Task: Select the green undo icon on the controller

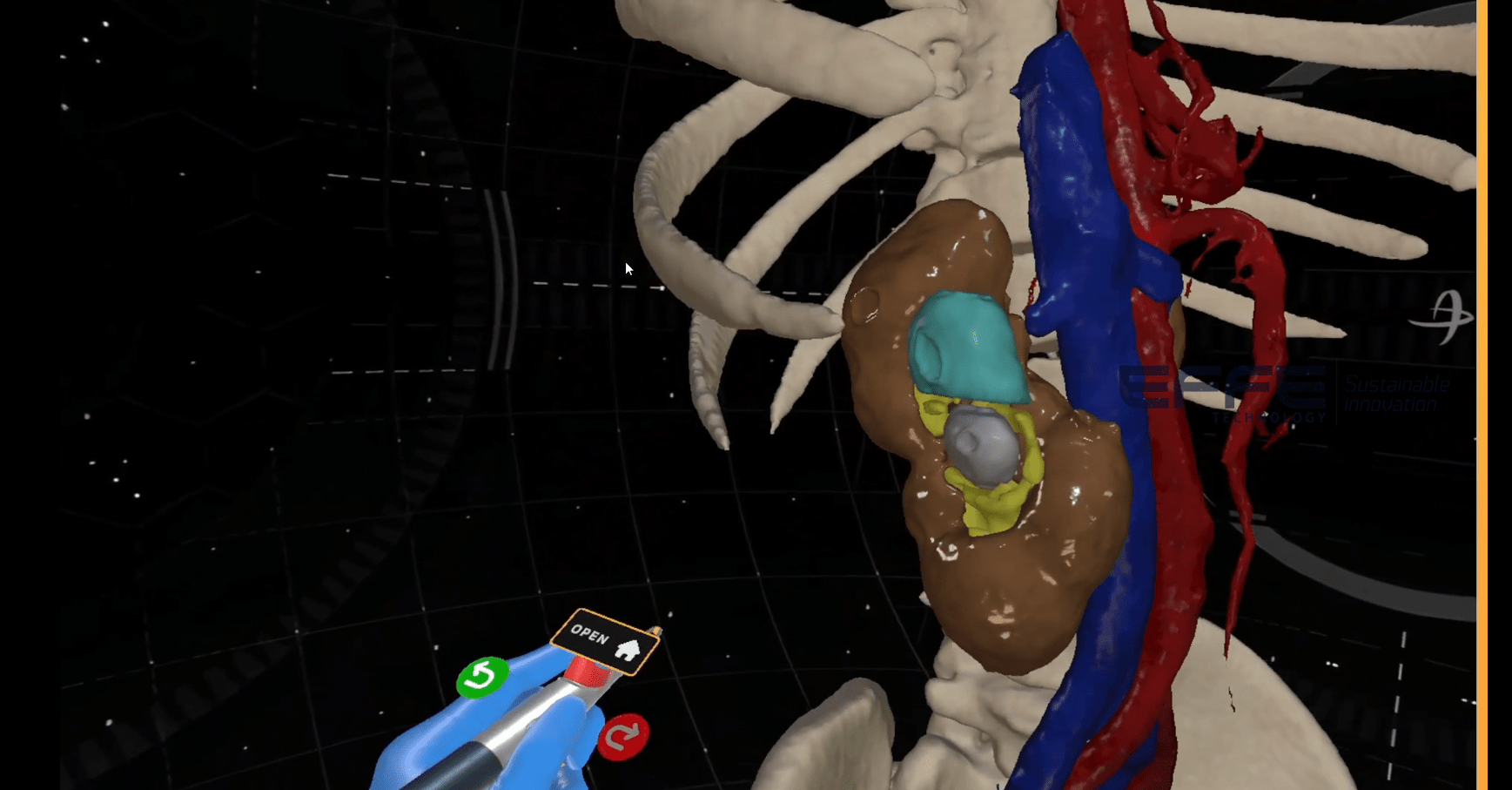Action: (485, 679)
